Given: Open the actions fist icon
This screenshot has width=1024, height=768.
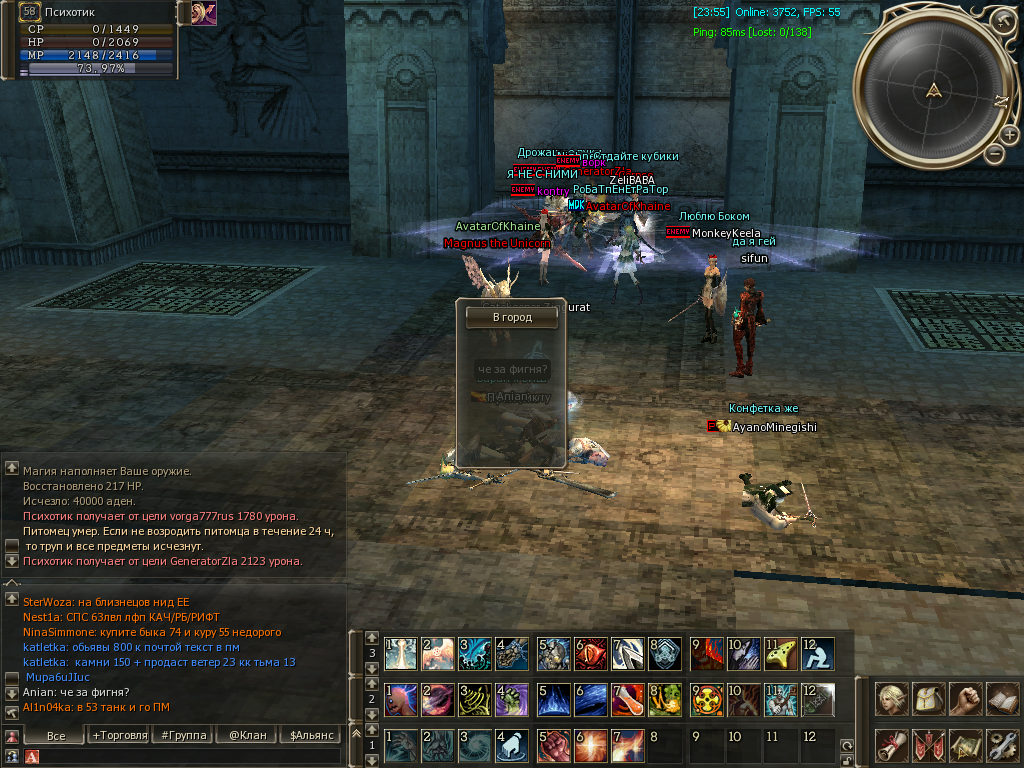Looking at the screenshot, I should click(x=965, y=699).
